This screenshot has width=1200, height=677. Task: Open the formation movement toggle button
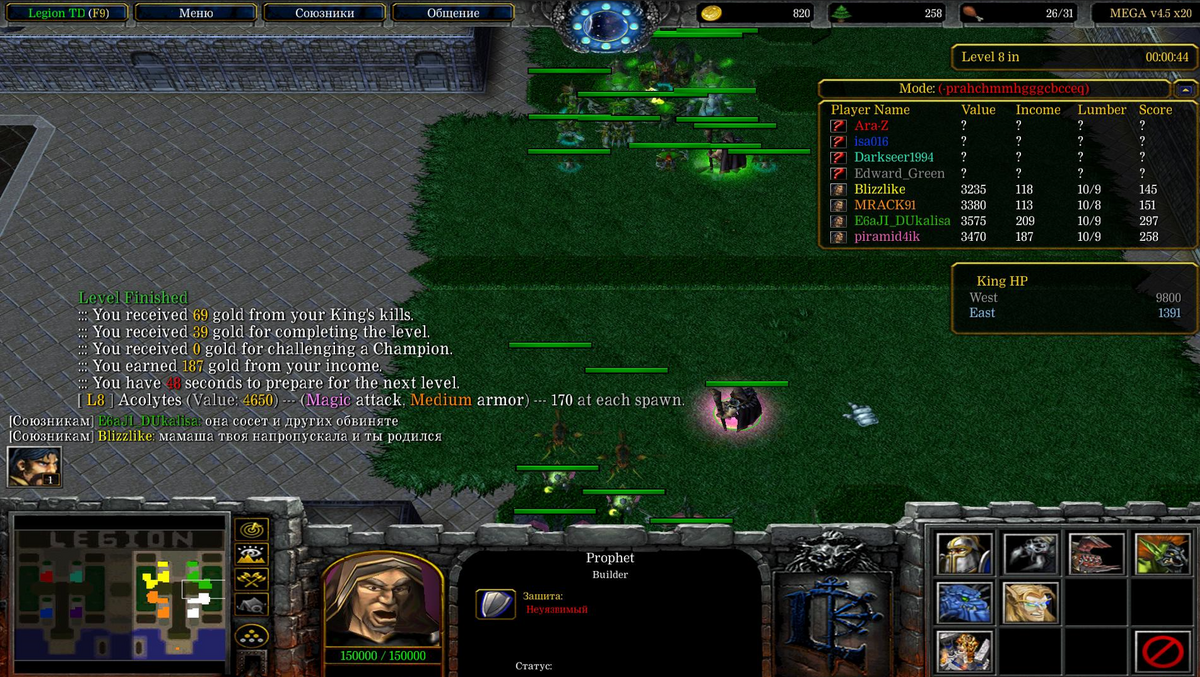click(250, 636)
